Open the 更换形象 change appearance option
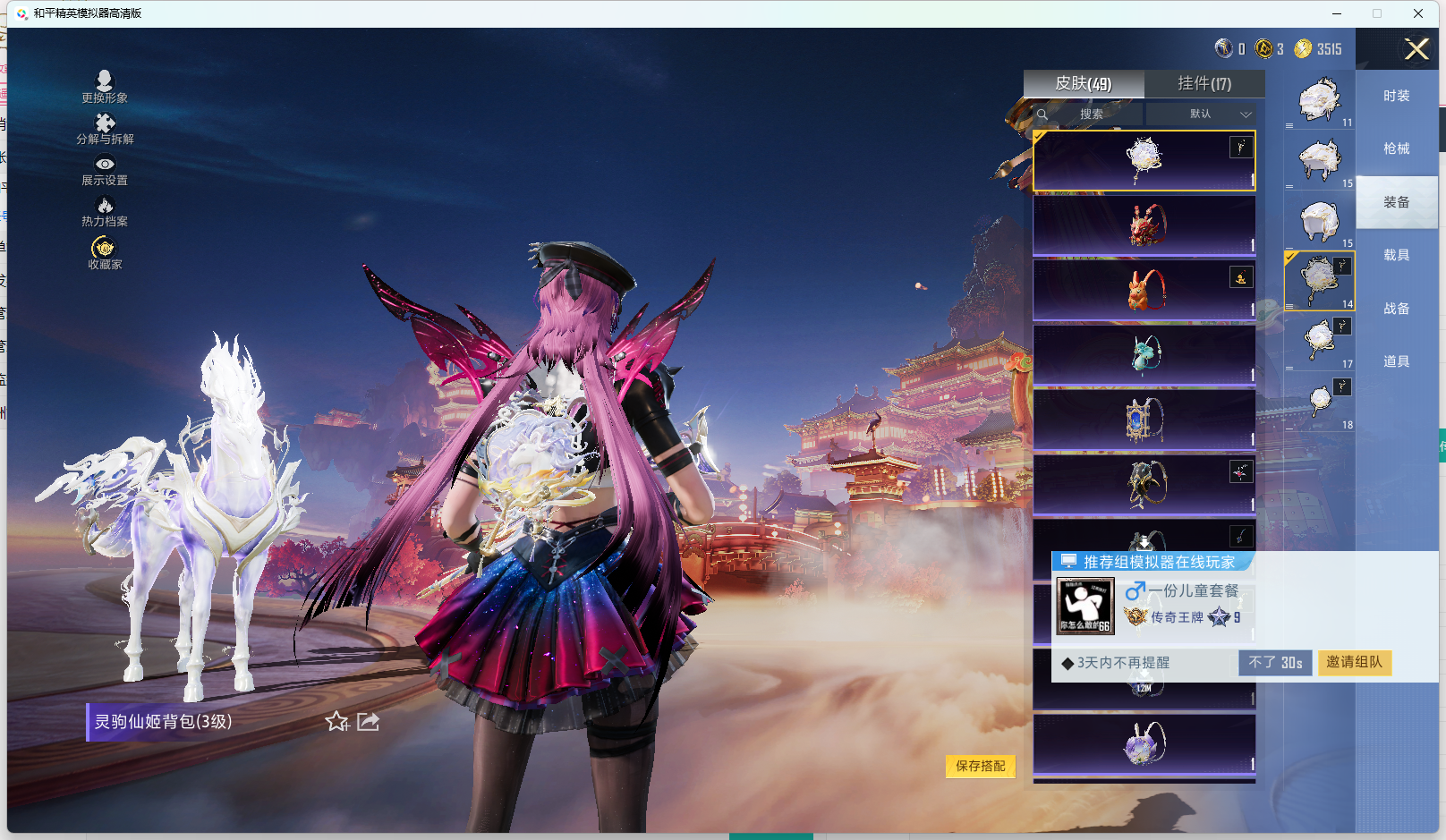 click(x=104, y=86)
